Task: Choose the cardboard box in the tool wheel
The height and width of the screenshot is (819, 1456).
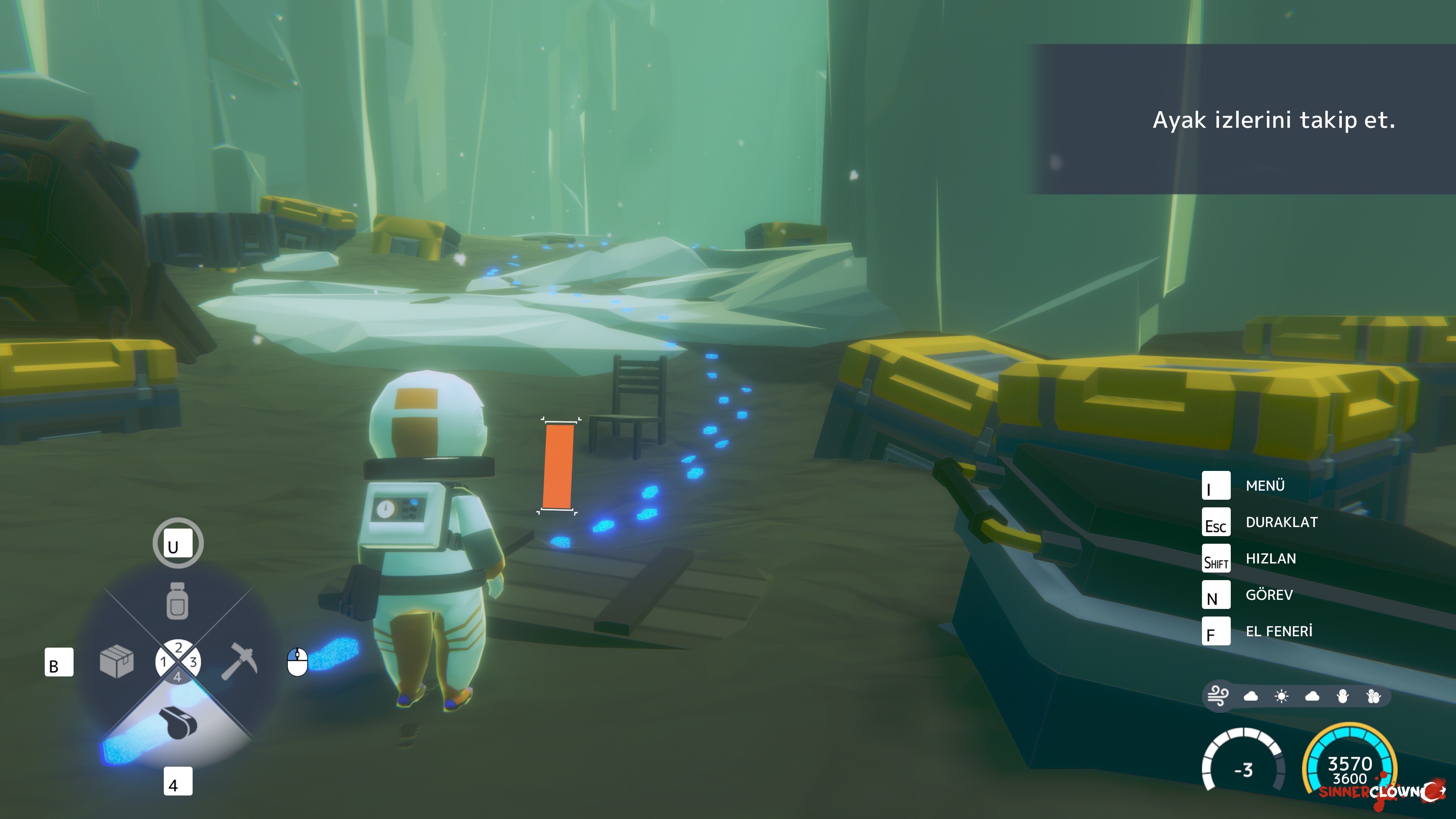Action: [116, 661]
